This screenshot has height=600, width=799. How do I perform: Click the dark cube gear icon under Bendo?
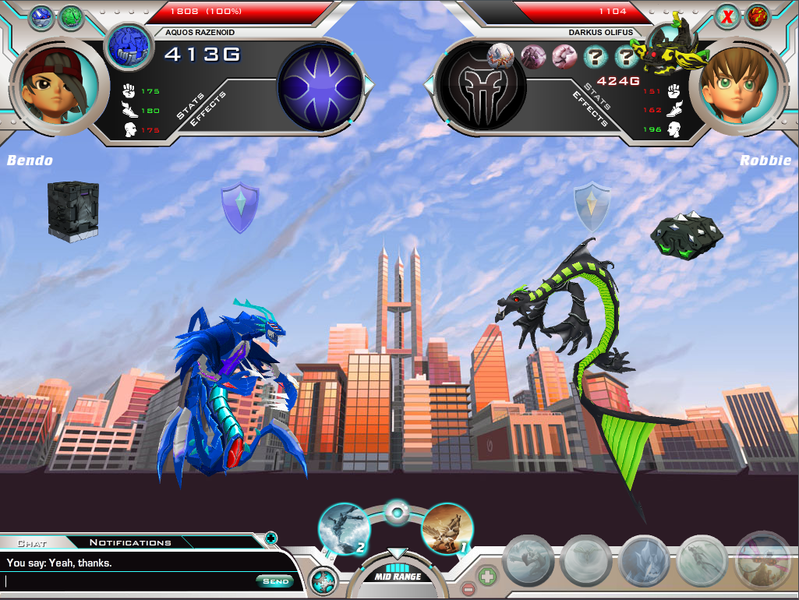[x=73, y=210]
